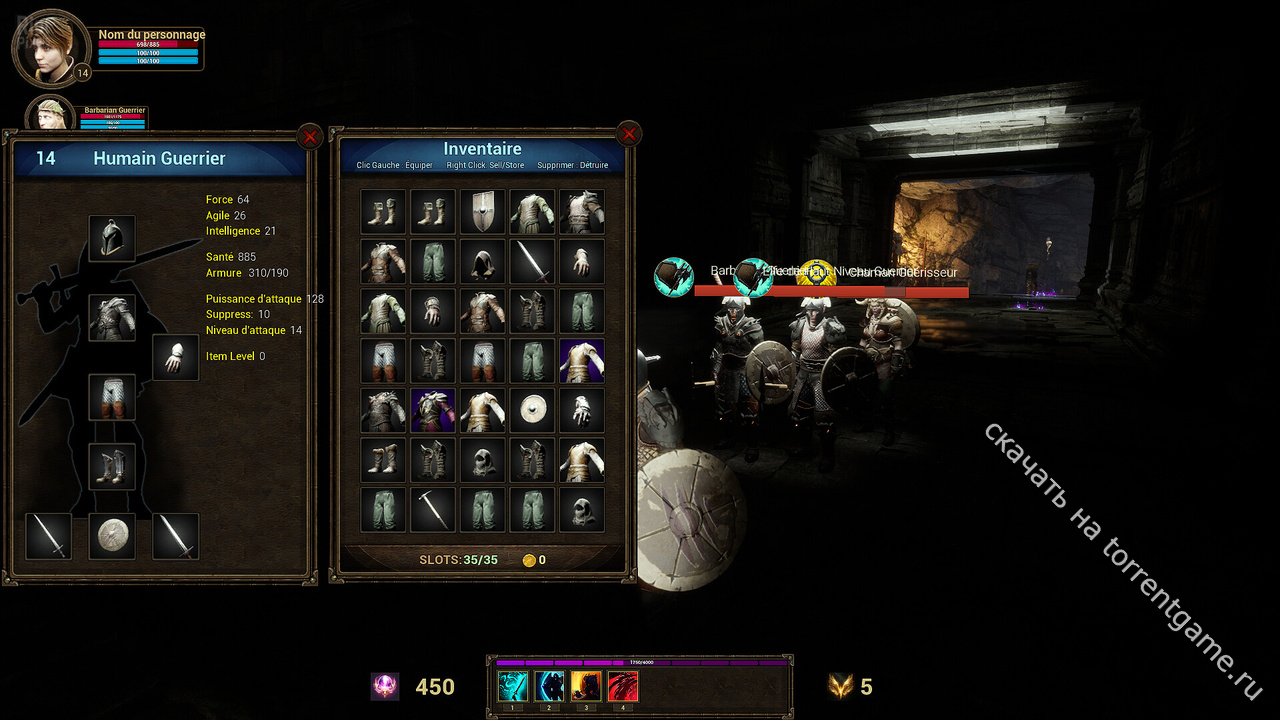The height and width of the screenshot is (720, 1280).
Task: Select the equipped chainmail leggings slot
Action: pyautogui.click(x=112, y=397)
